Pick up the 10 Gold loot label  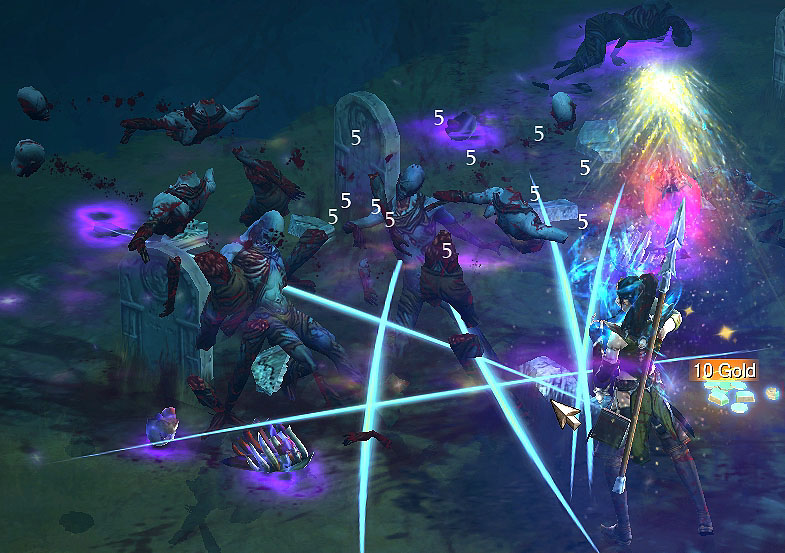tap(724, 371)
